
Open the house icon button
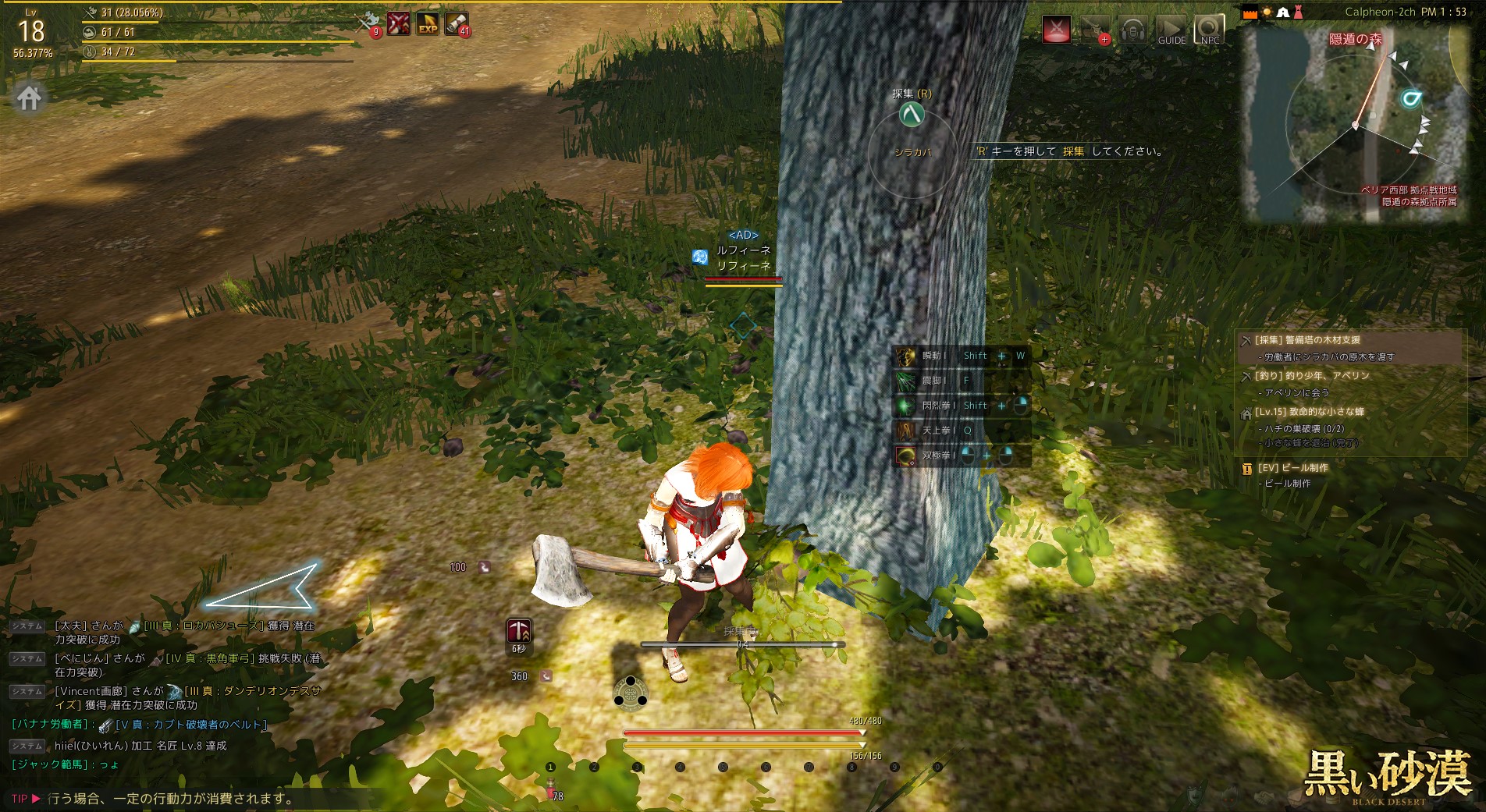tap(30, 98)
